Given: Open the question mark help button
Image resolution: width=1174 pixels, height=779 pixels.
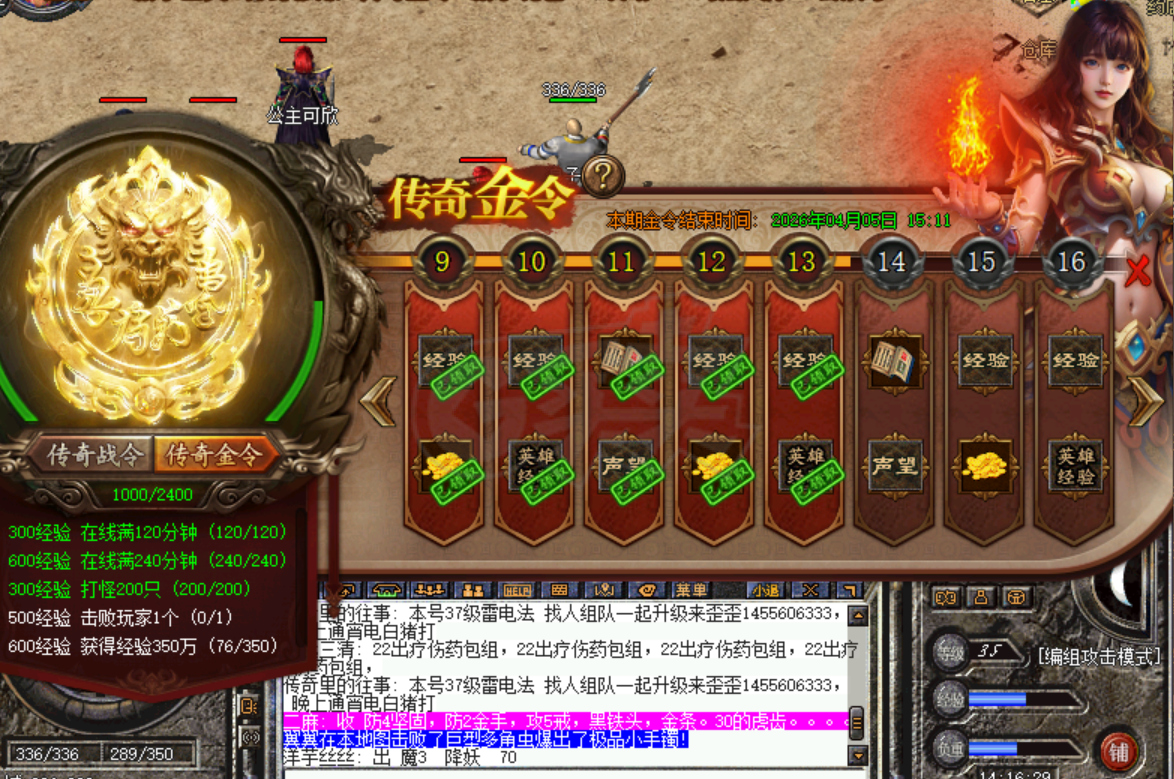Looking at the screenshot, I should [x=604, y=177].
